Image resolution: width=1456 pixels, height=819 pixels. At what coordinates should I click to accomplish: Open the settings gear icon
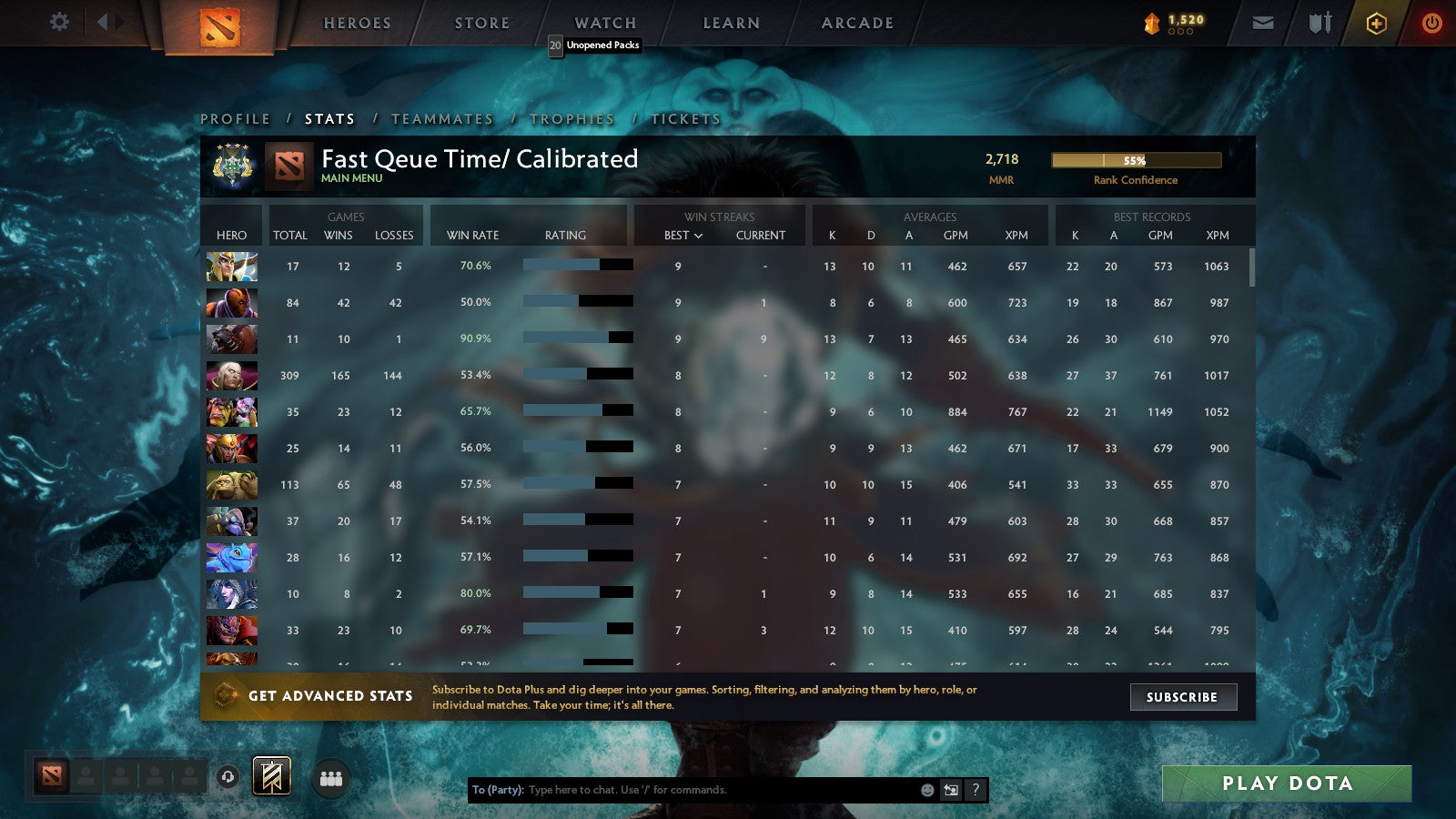coord(59,22)
